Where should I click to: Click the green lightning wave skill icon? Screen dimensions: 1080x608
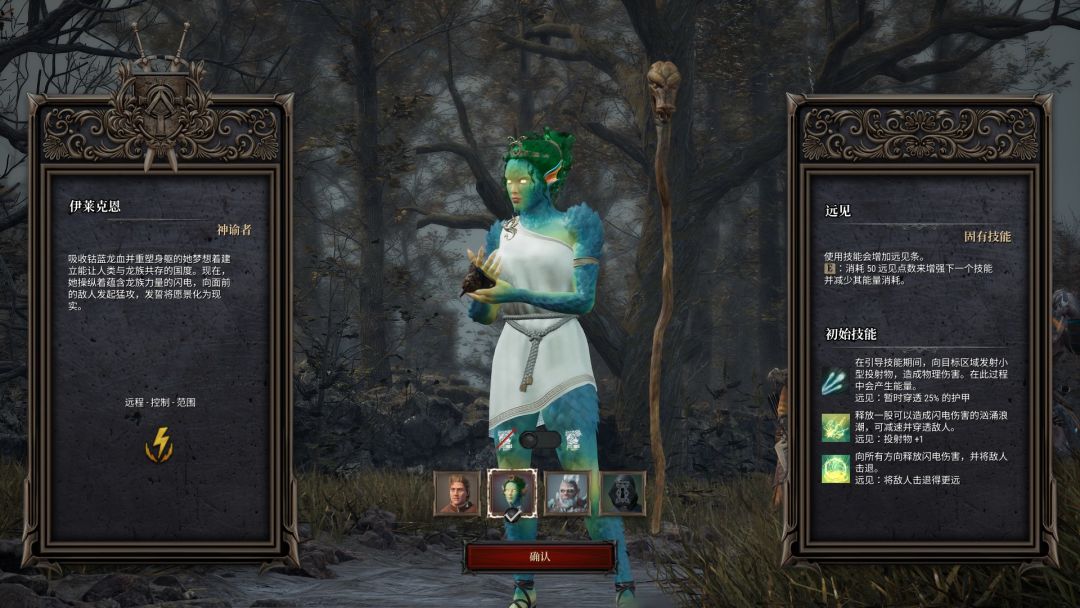pos(835,427)
